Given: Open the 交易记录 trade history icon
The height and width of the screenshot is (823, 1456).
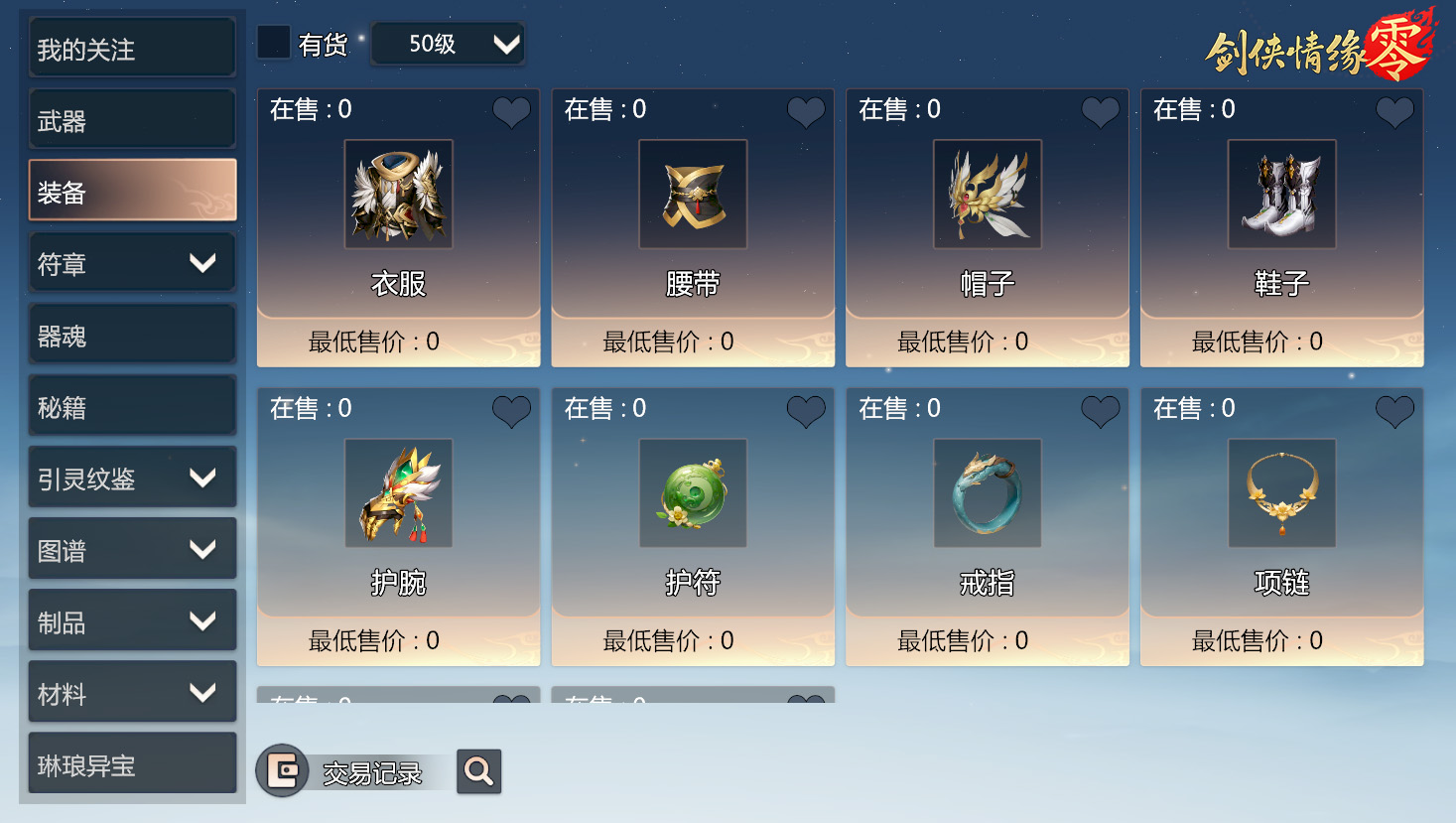Looking at the screenshot, I should (283, 770).
